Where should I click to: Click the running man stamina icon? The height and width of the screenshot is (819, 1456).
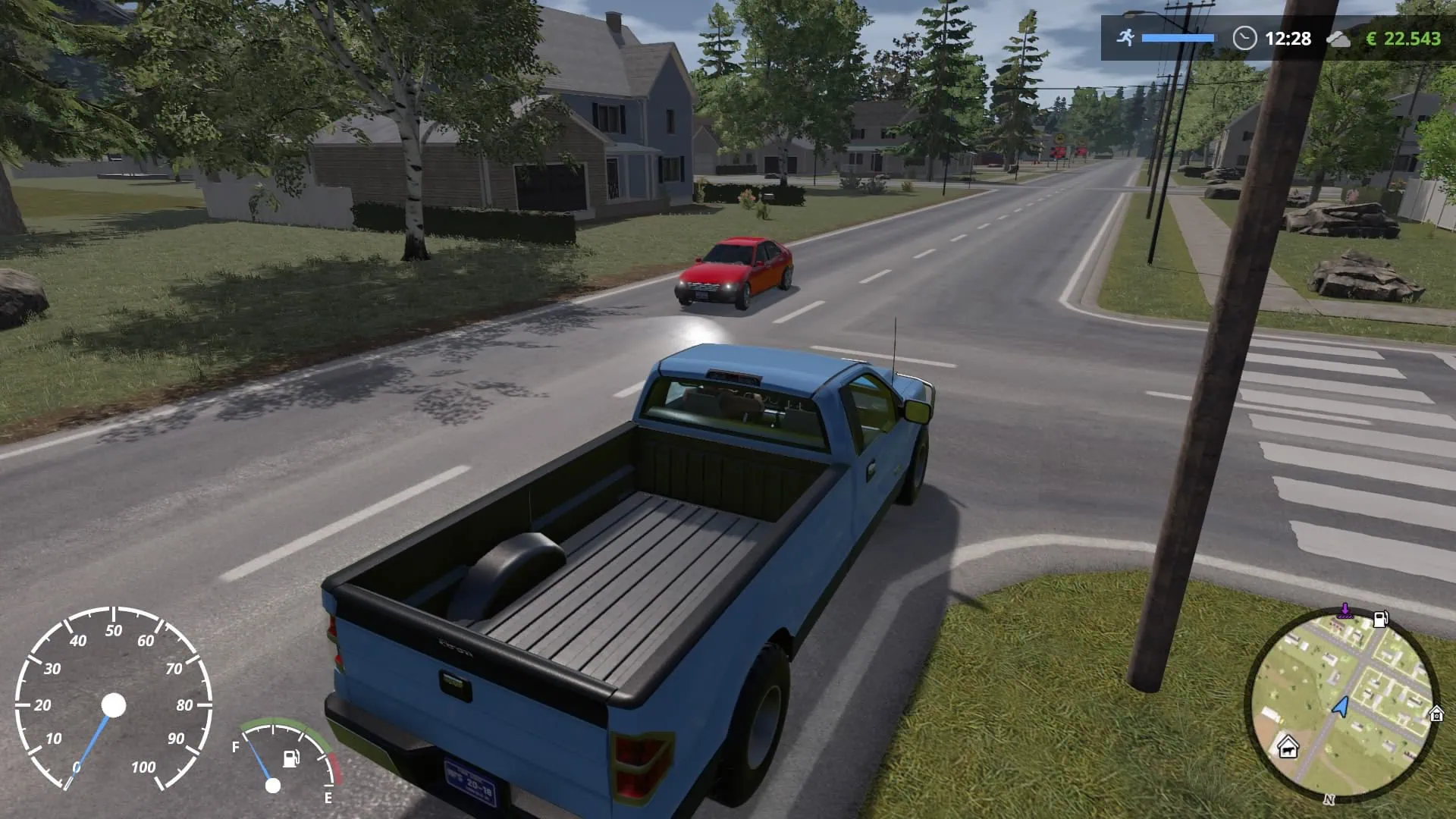1125,37
